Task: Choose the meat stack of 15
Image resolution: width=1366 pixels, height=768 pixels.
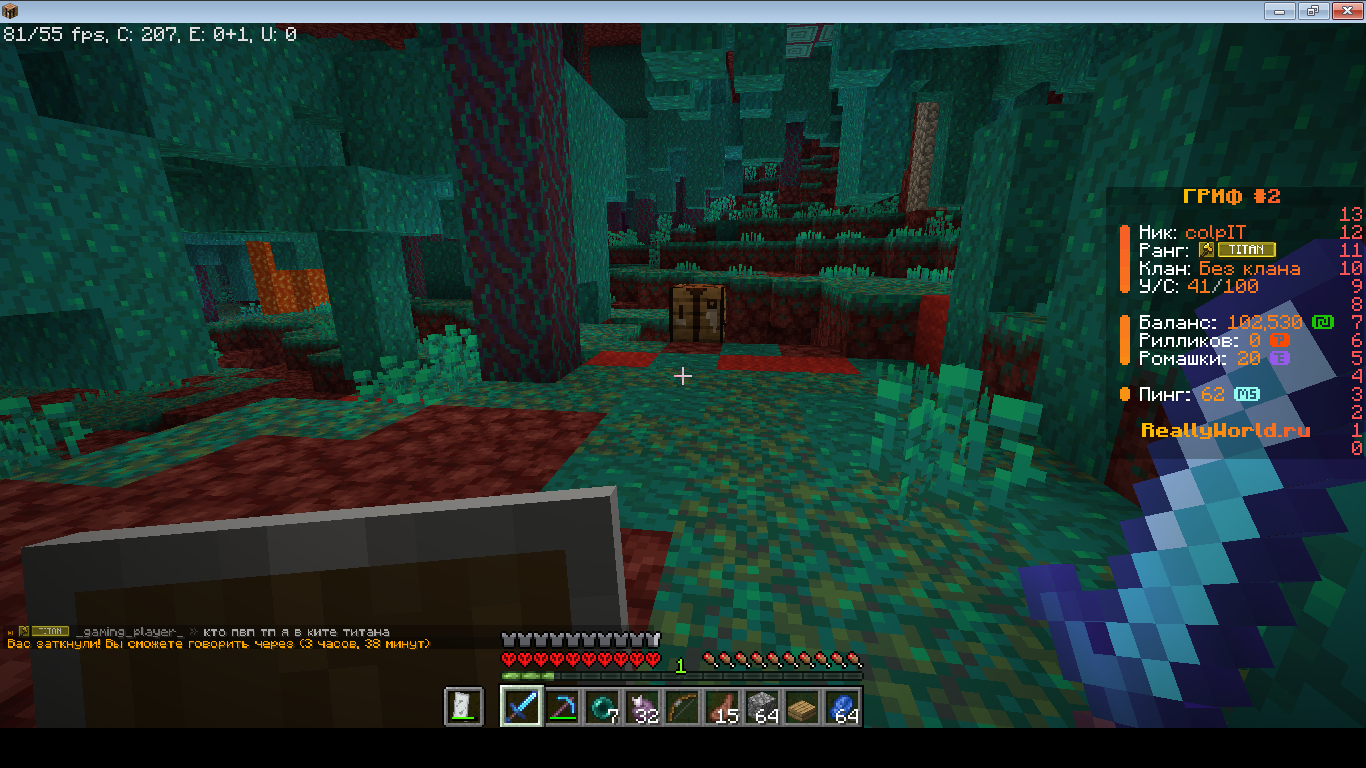Action: (x=722, y=707)
